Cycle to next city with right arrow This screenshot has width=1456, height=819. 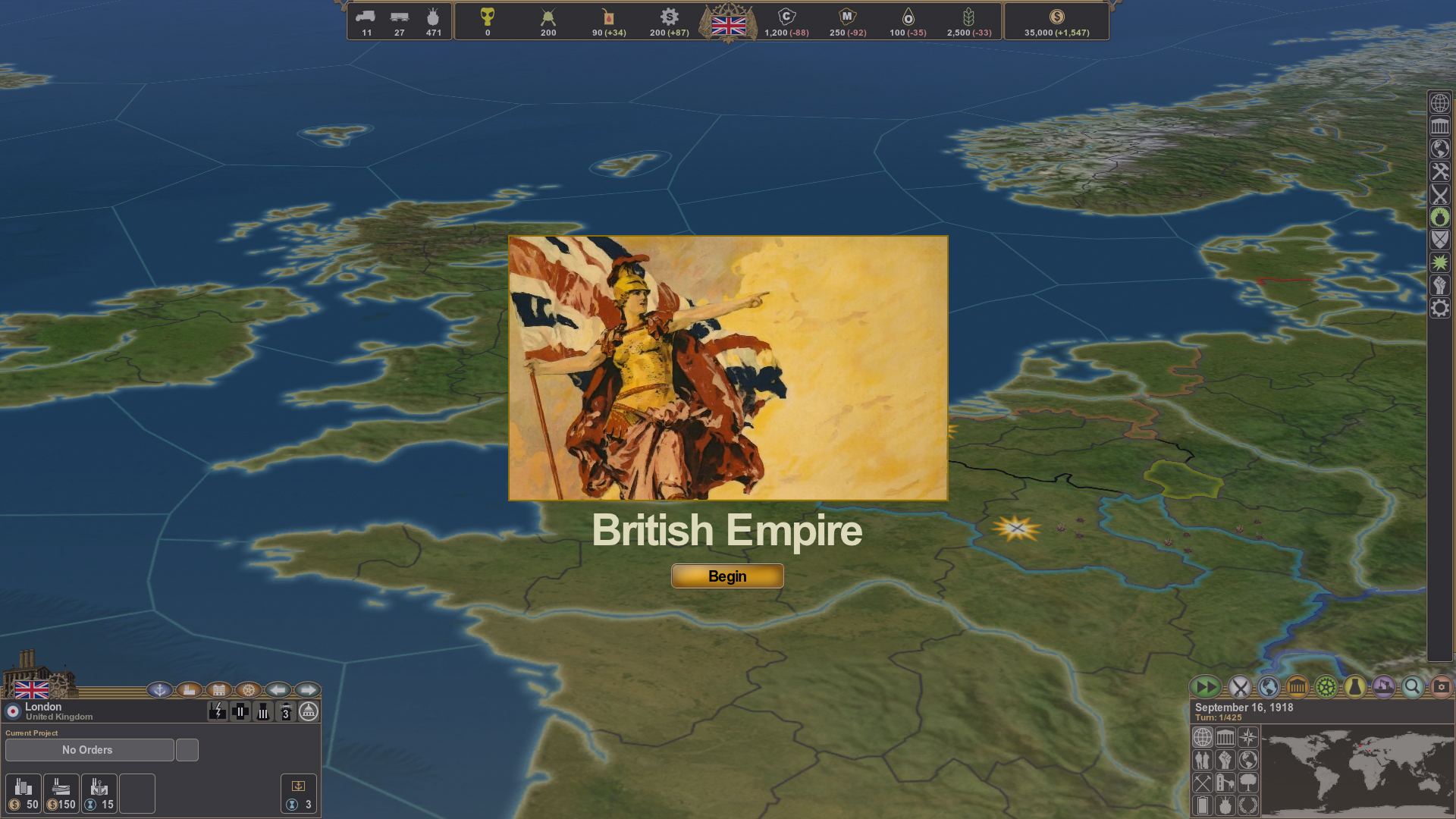(x=309, y=690)
